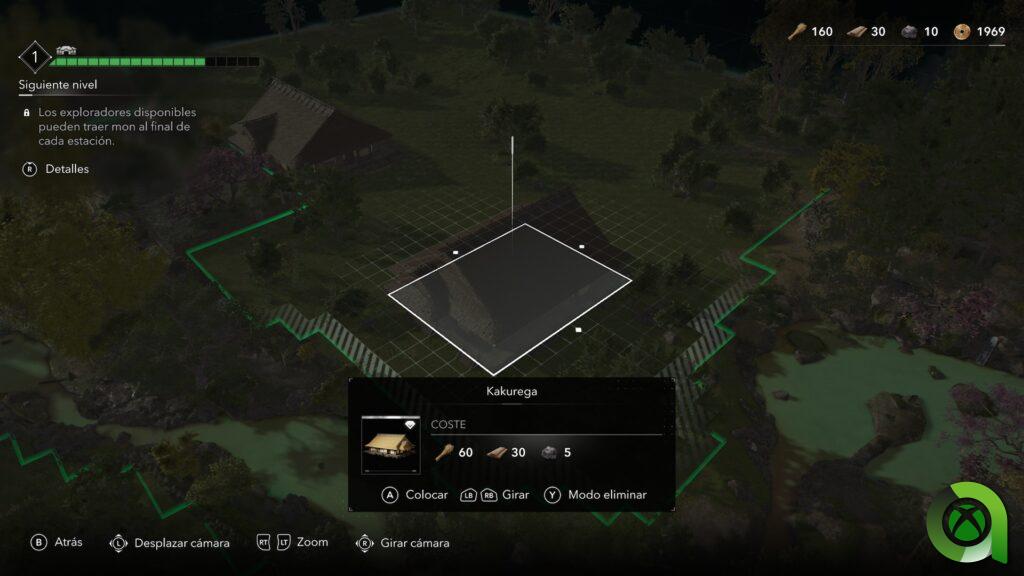Select the Kakurega building thumbnail
Viewport: 1024px width, 576px height.
(x=390, y=444)
